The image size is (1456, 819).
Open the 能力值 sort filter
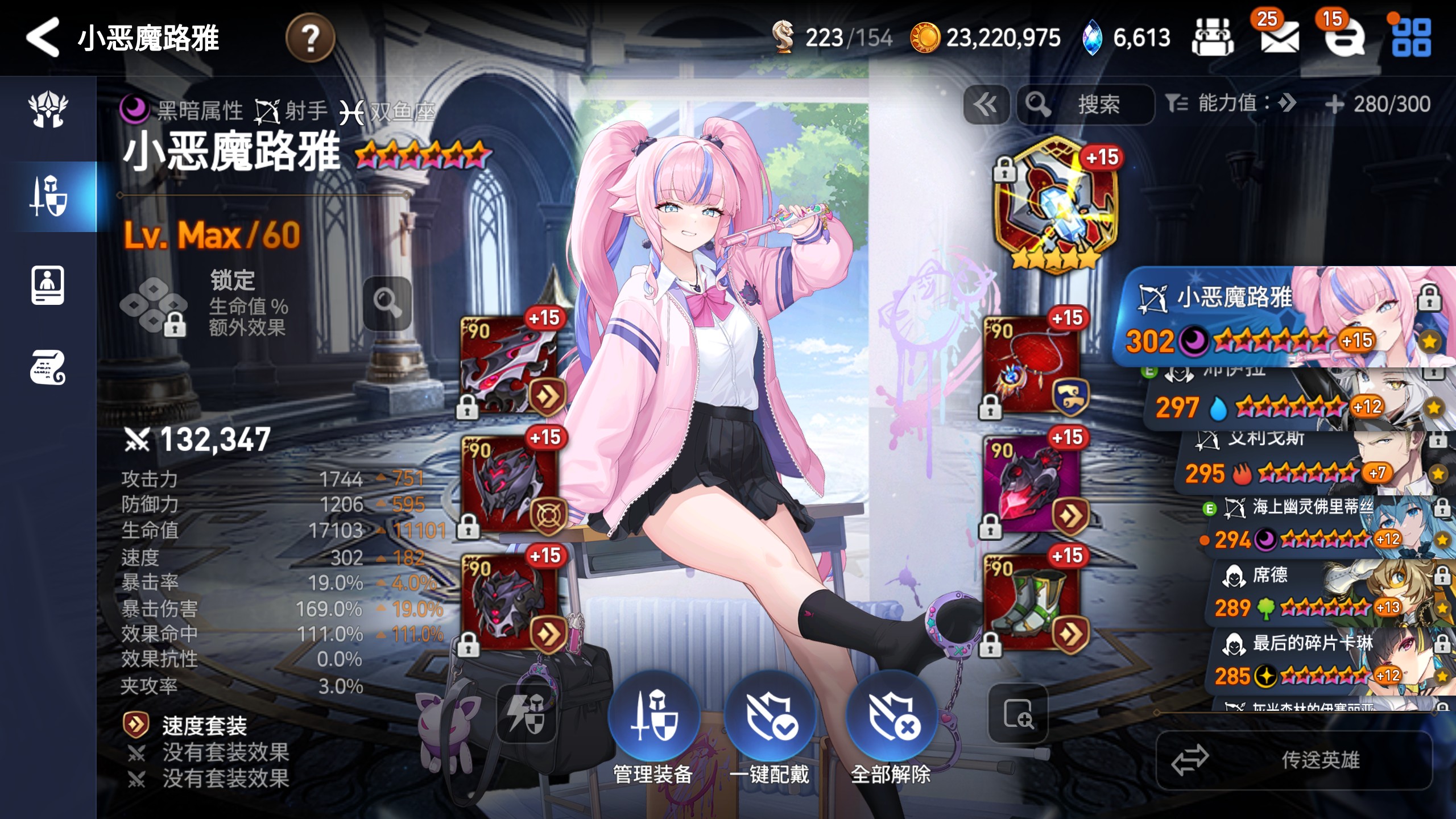1232,104
